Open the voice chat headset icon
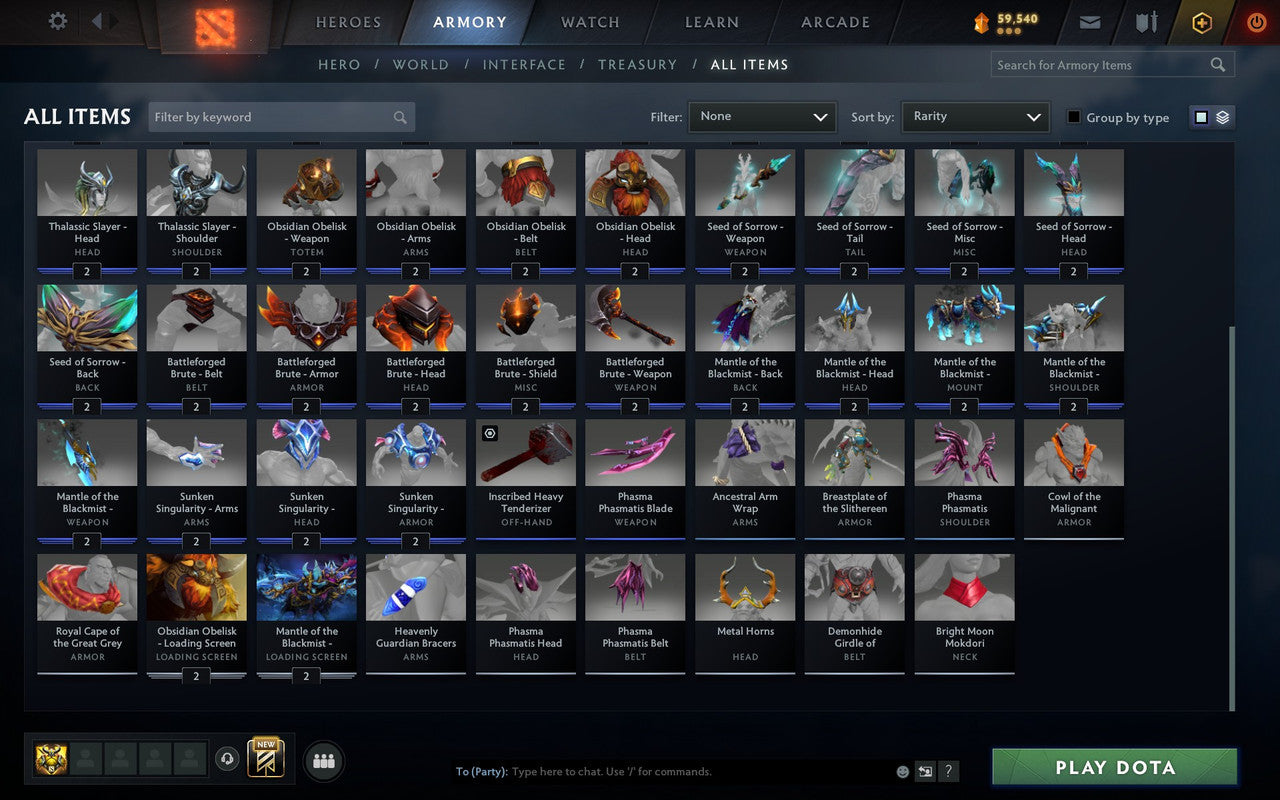The image size is (1280, 800). pos(227,759)
